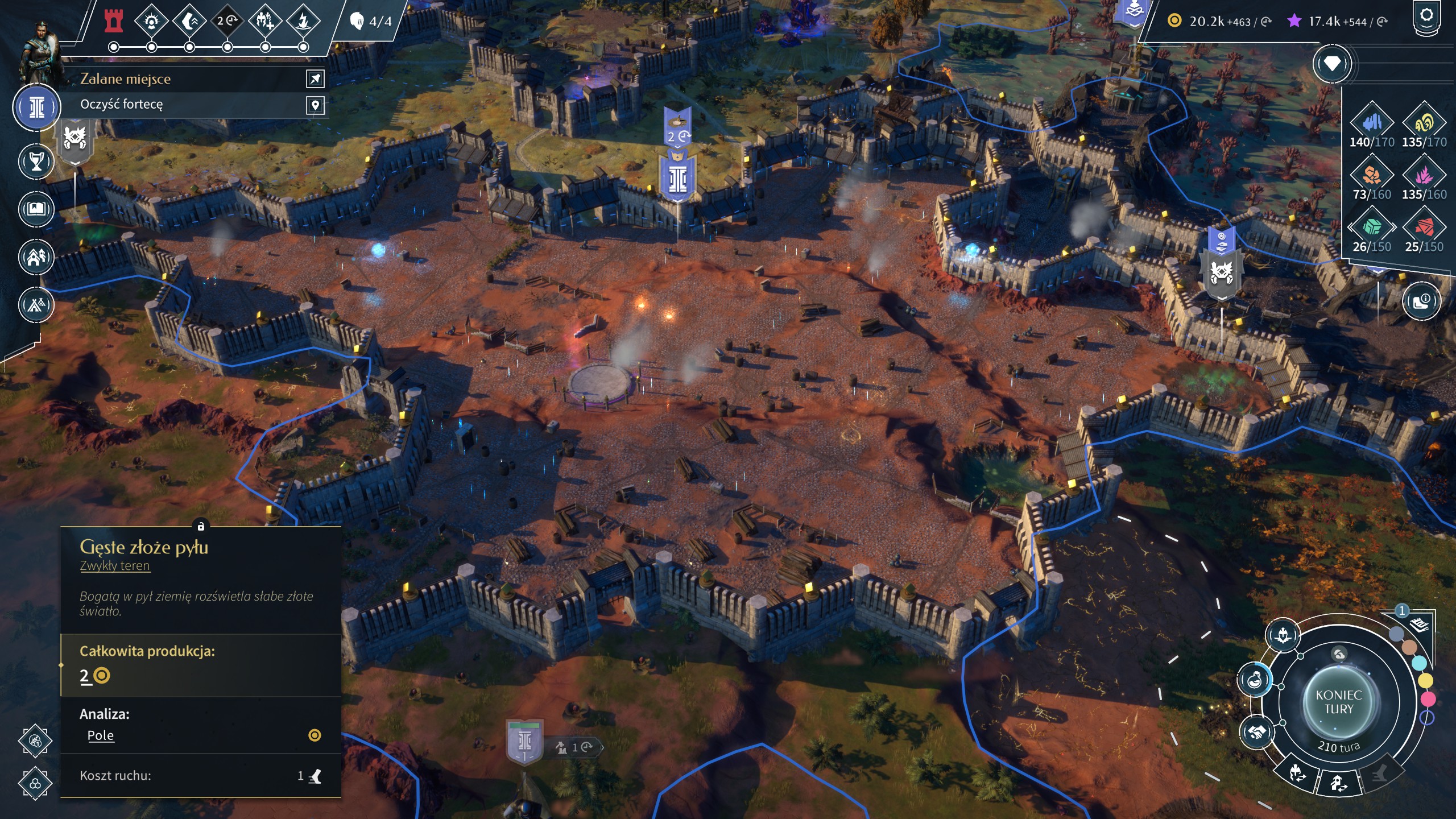Open the empire column emblem screen

pyautogui.click(x=37, y=107)
